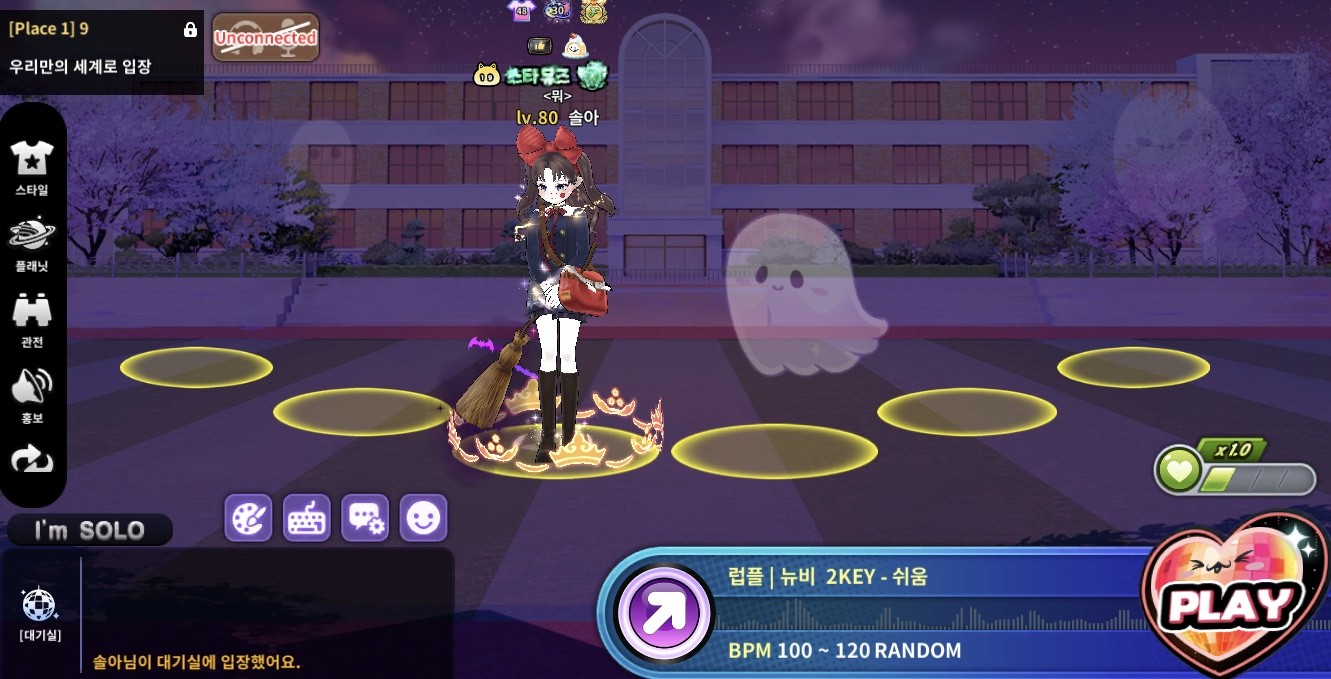The width and height of the screenshot is (1331, 679).
Task: Open the keyboard settings button
Action: click(307, 518)
